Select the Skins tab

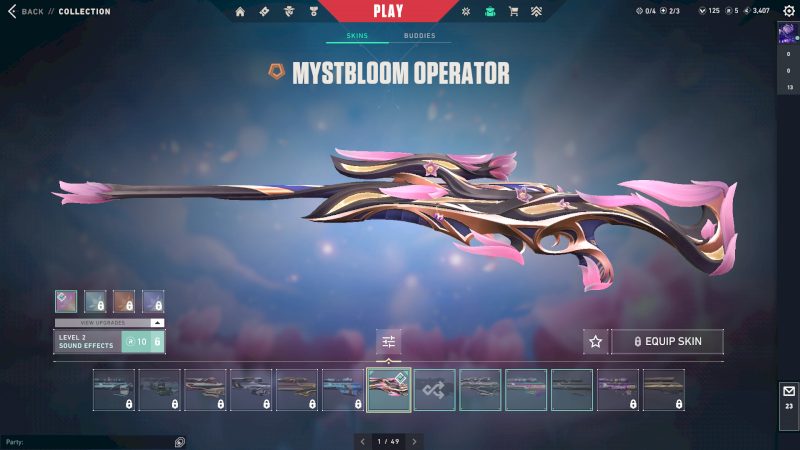coord(356,36)
